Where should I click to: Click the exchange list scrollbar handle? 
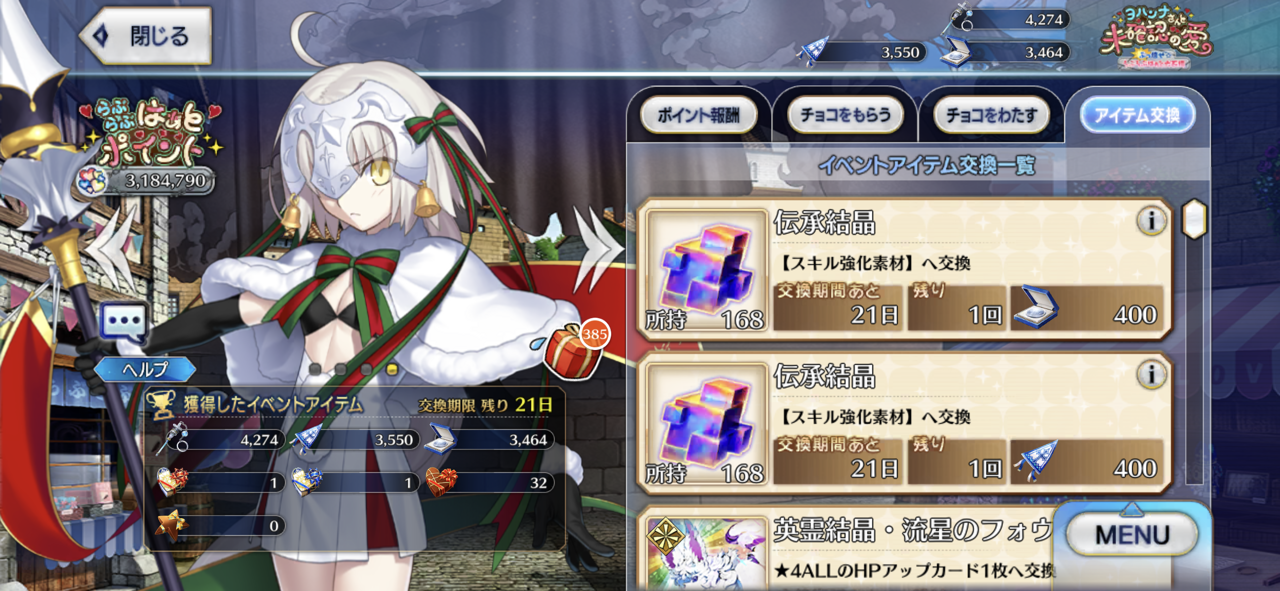[1193, 219]
